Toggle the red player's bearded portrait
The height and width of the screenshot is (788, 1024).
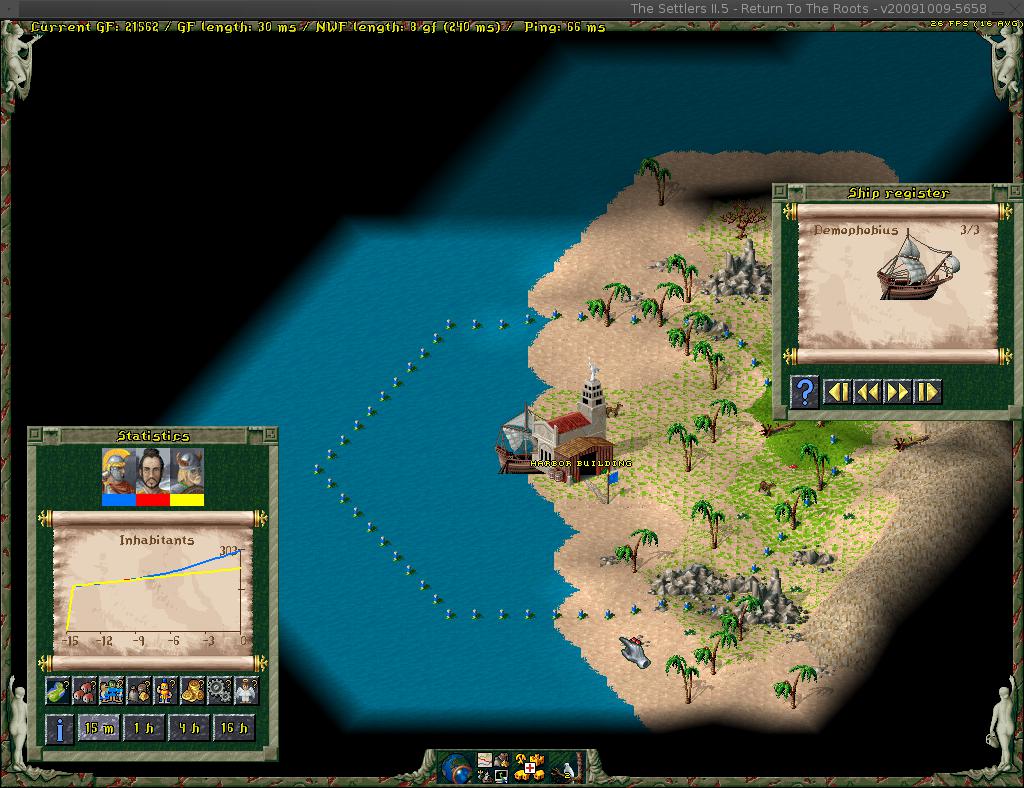(x=152, y=475)
